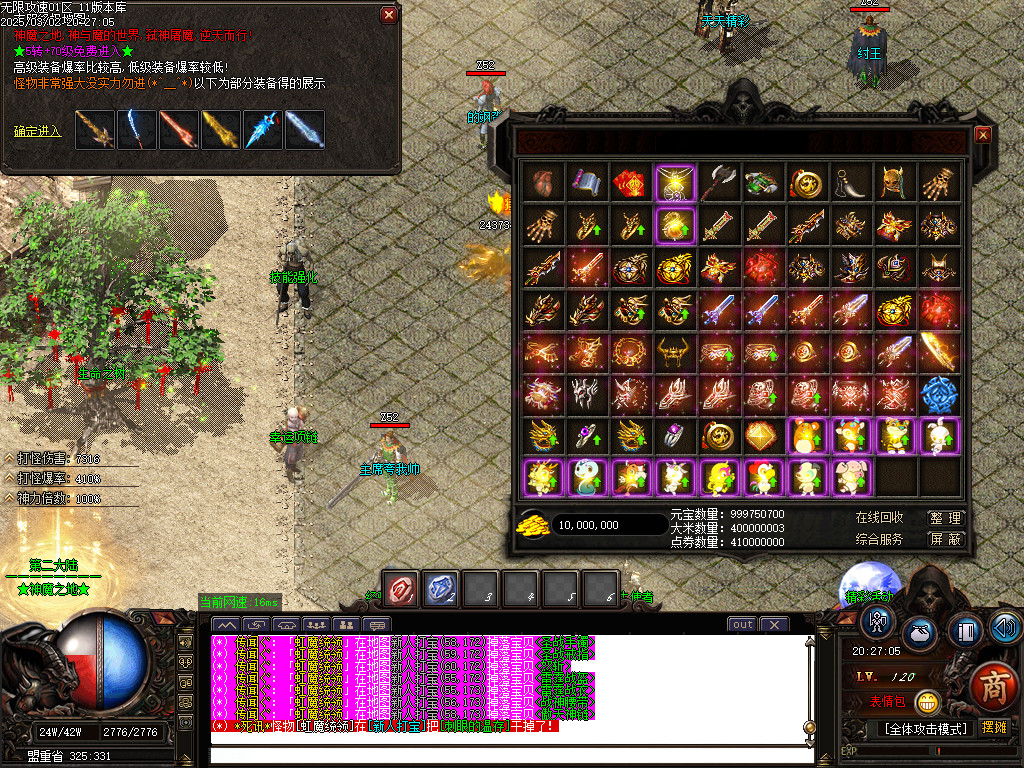The height and width of the screenshot is (768, 1024).
Task: Sort the bag with the 整理 button
Action: coord(944,518)
